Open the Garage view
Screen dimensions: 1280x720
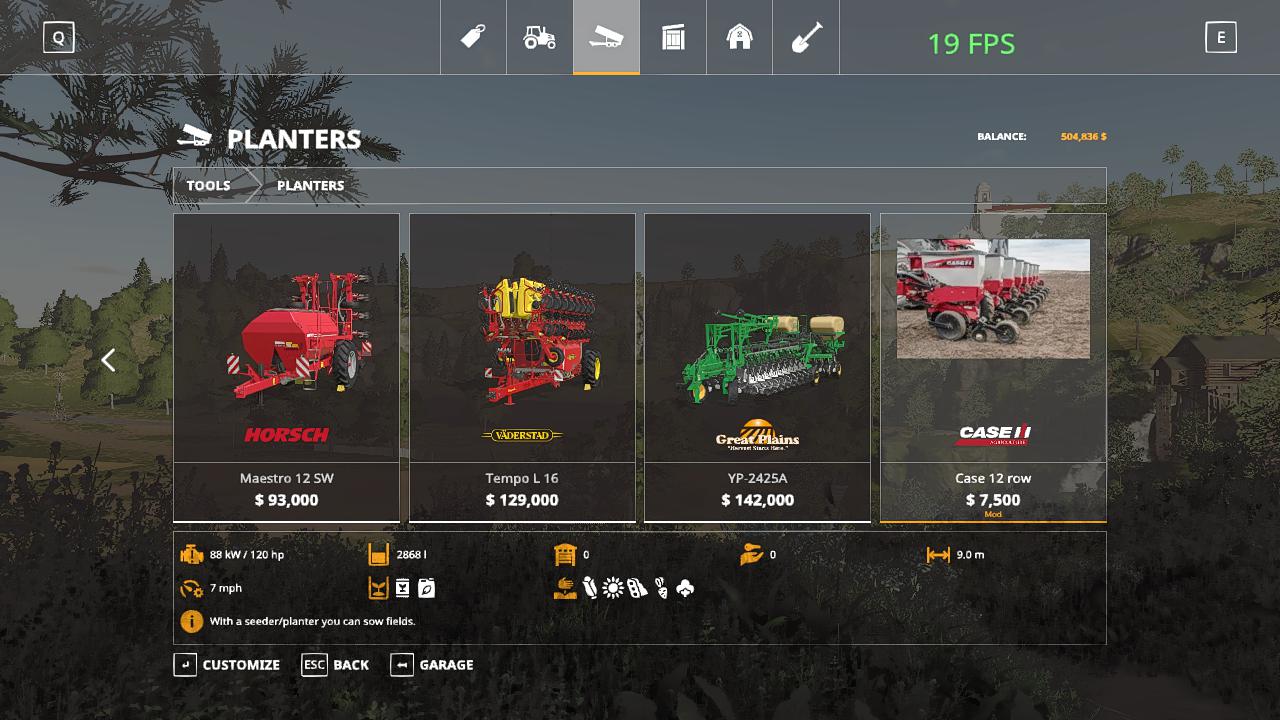click(432, 665)
